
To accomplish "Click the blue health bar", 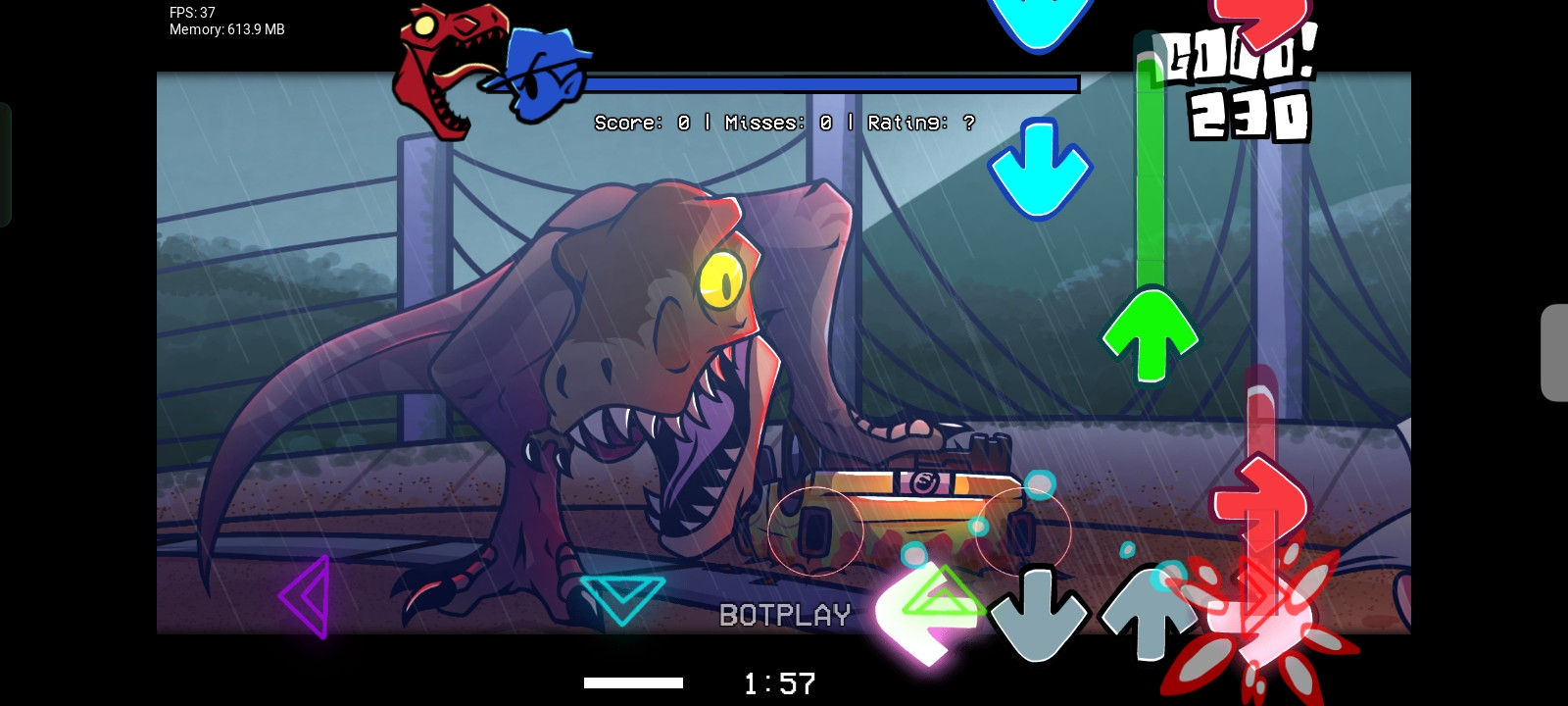I will point(831,84).
